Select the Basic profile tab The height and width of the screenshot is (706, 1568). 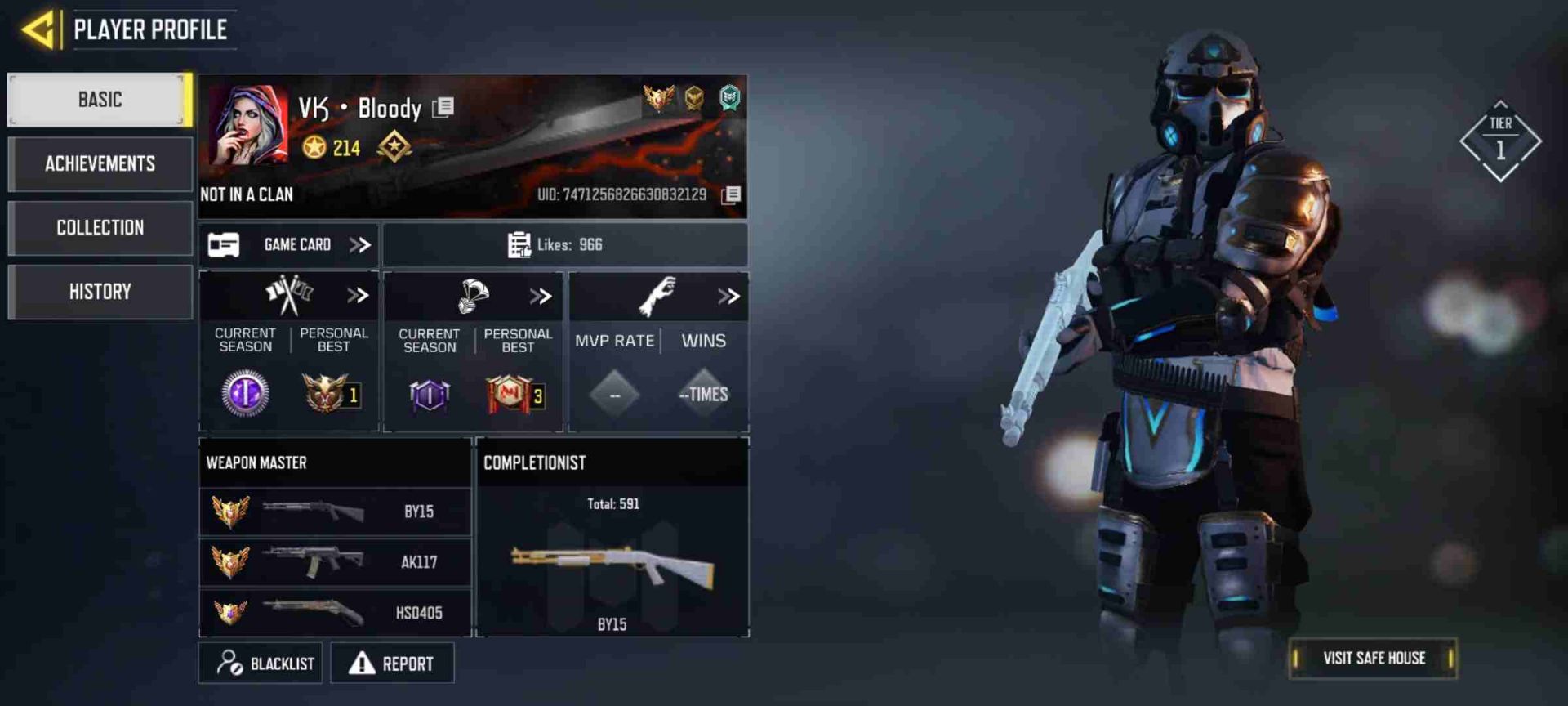[x=100, y=100]
